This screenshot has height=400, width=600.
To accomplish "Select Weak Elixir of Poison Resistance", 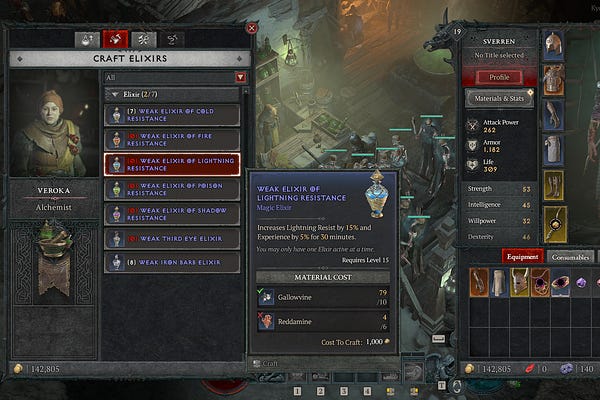I will pyautogui.click(x=172, y=189).
